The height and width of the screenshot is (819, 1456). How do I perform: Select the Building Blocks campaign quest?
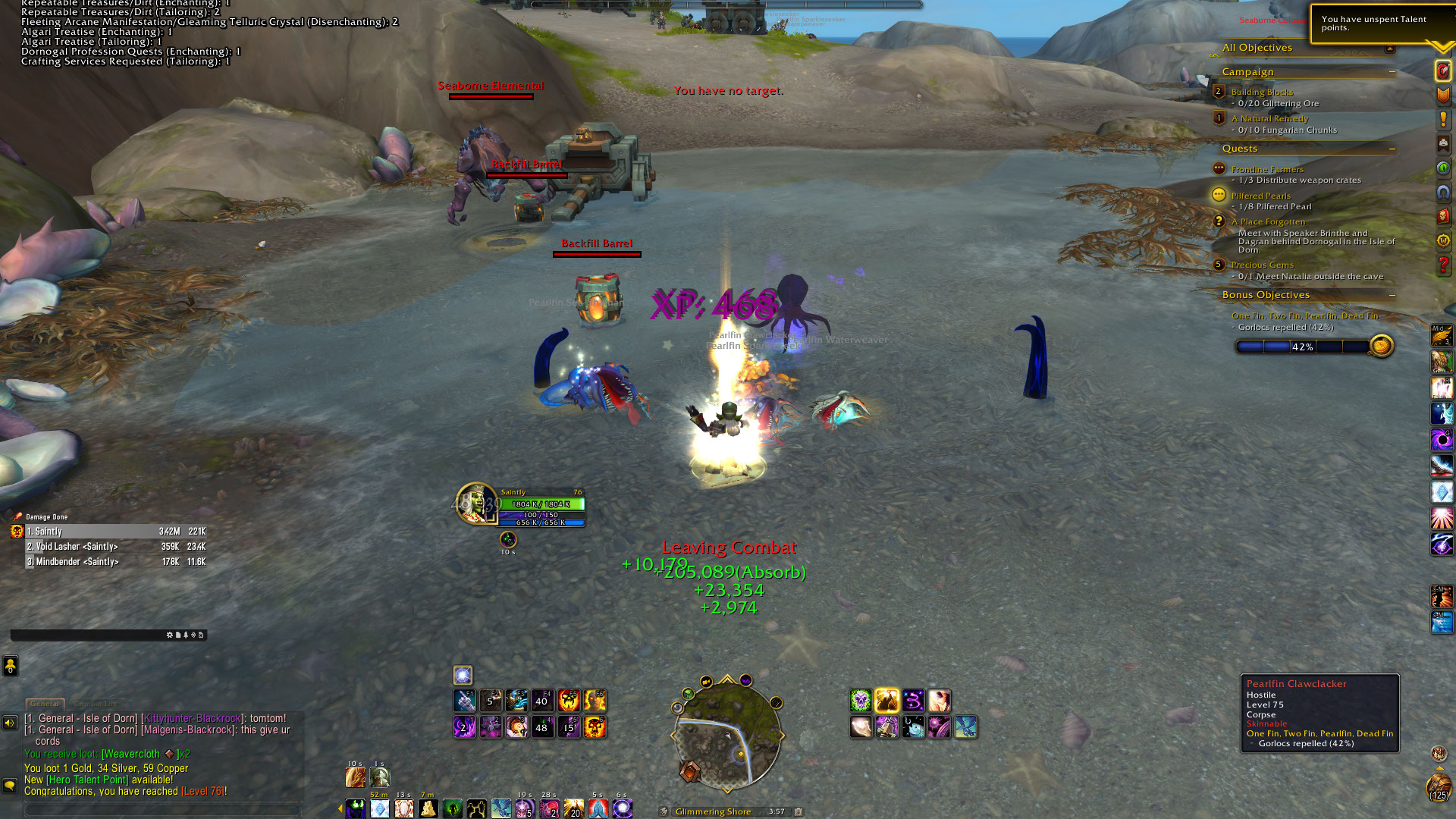[x=1262, y=92]
